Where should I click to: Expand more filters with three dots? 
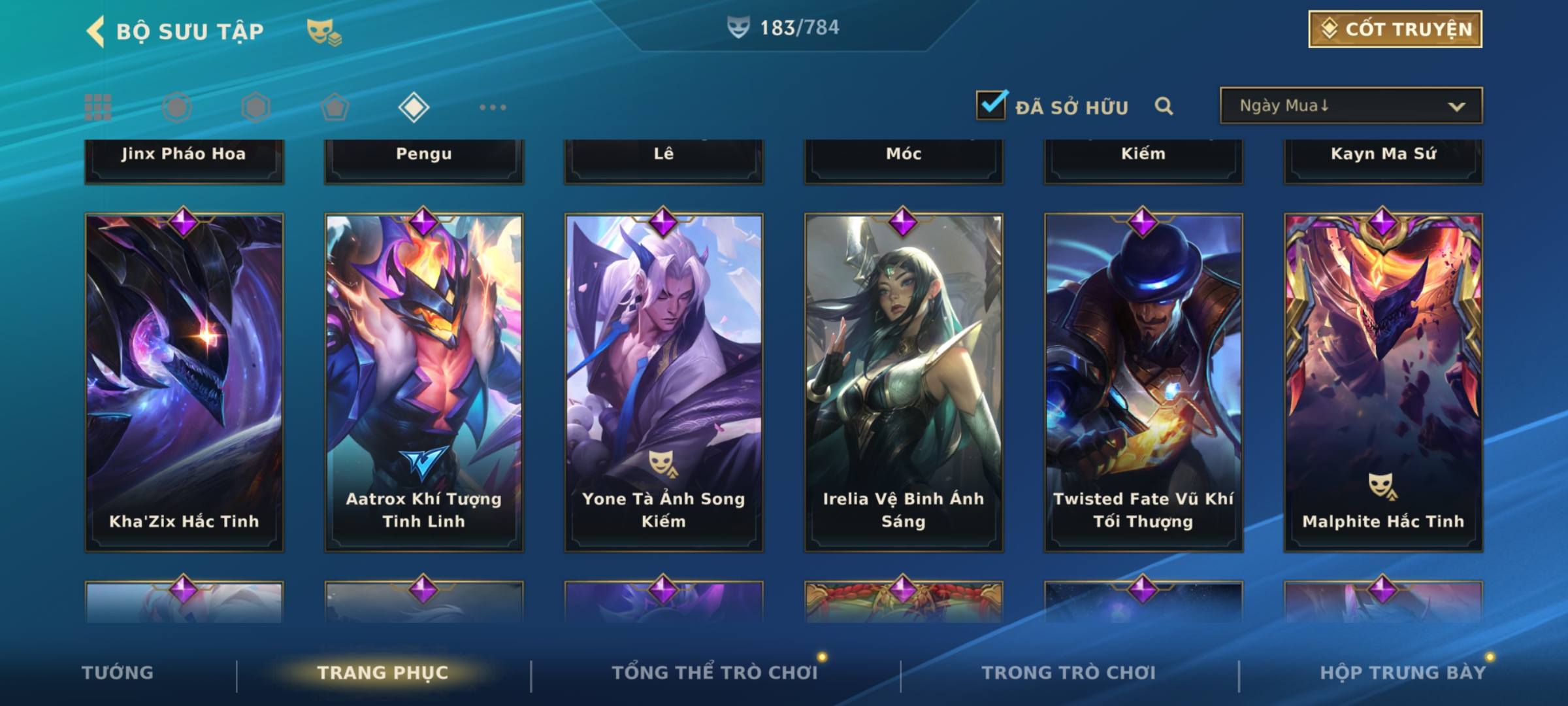(x=493, y=107)
